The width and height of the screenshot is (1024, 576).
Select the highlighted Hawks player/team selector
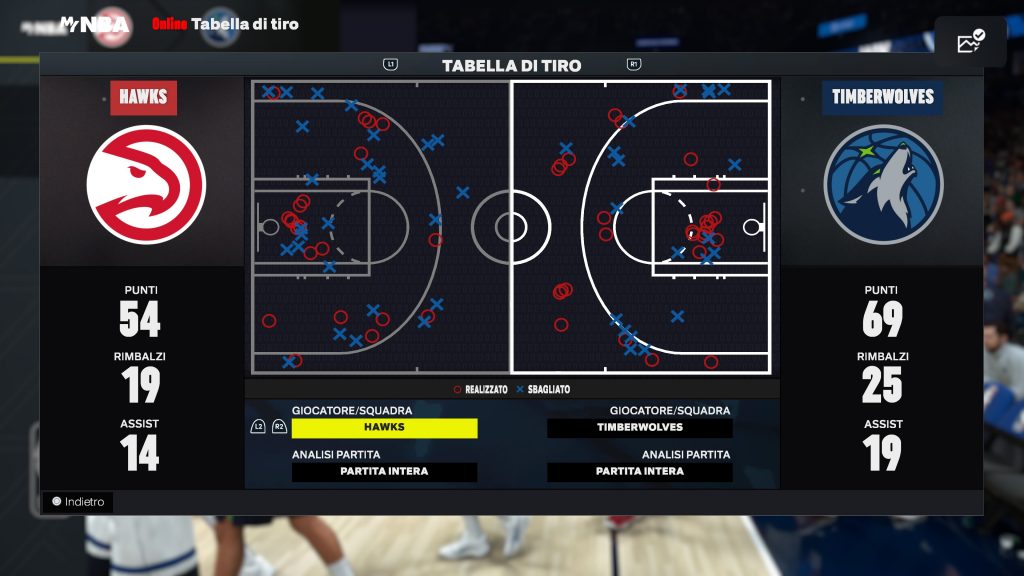click(384, 428)
